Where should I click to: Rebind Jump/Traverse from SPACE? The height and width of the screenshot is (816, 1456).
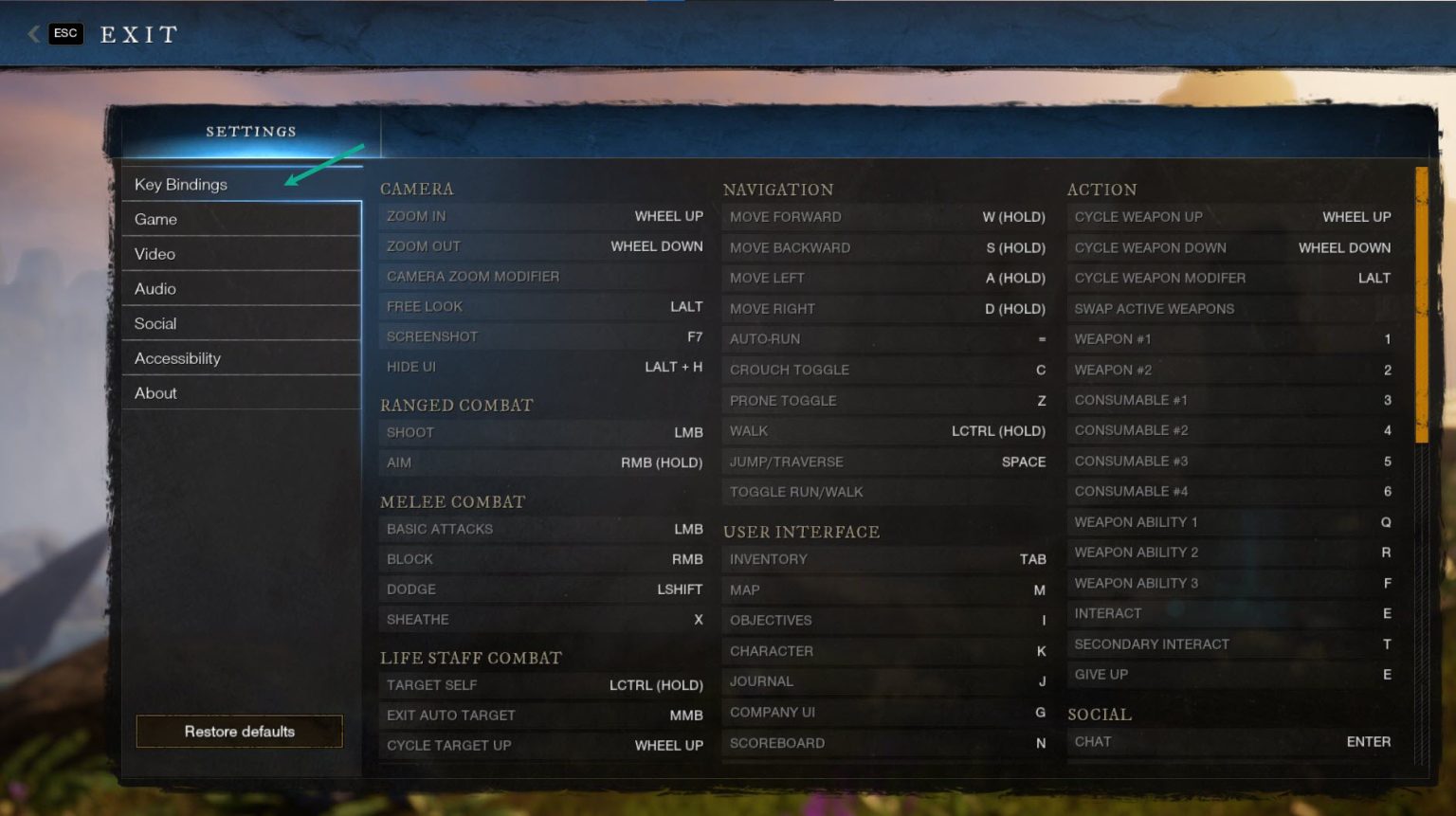pos(886,462)
